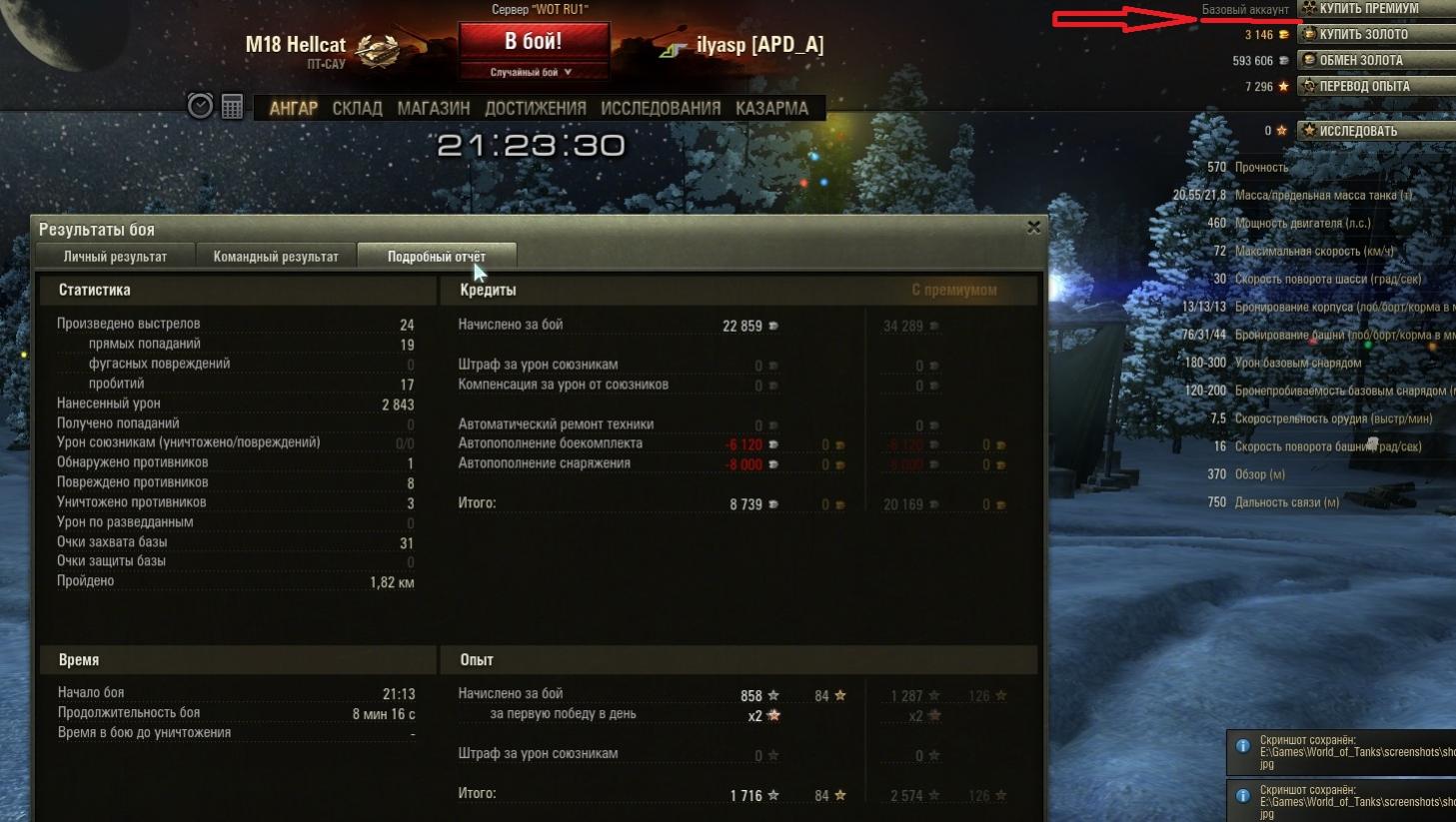Open the КАЗАРМА barracks section
The height and width of the screenshot is (822, 1456).
point(771,108)
